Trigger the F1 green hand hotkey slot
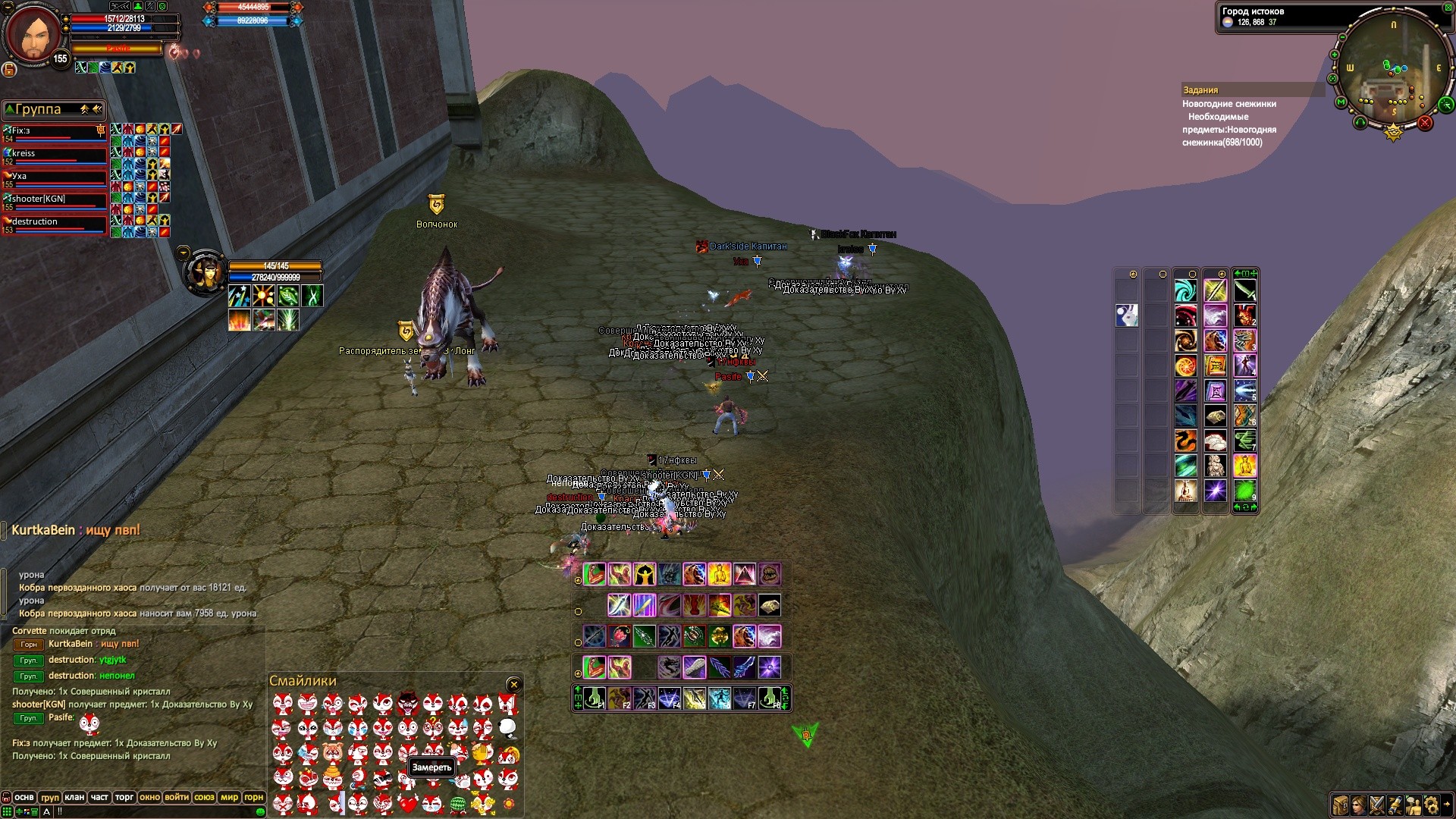This screenshot has width=1456, height=819. click(x=594, y=698)
